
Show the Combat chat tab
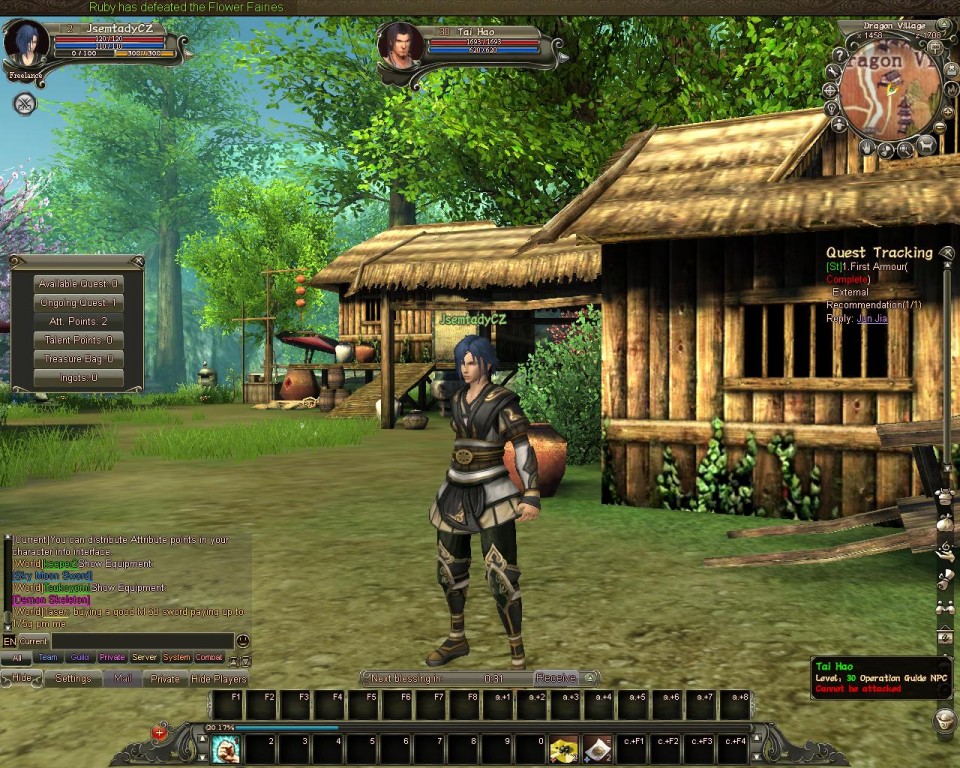click(x=209, y=658)
